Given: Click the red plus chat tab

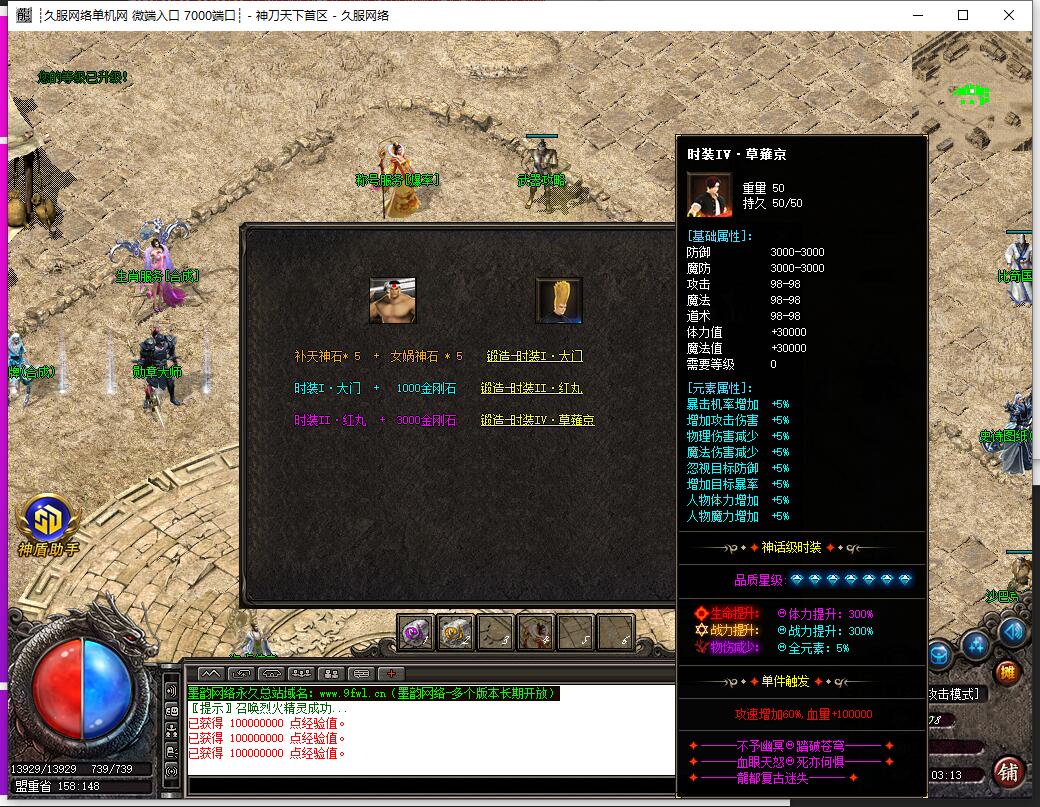Looking at the screenshot, I should tap(391, 673).
